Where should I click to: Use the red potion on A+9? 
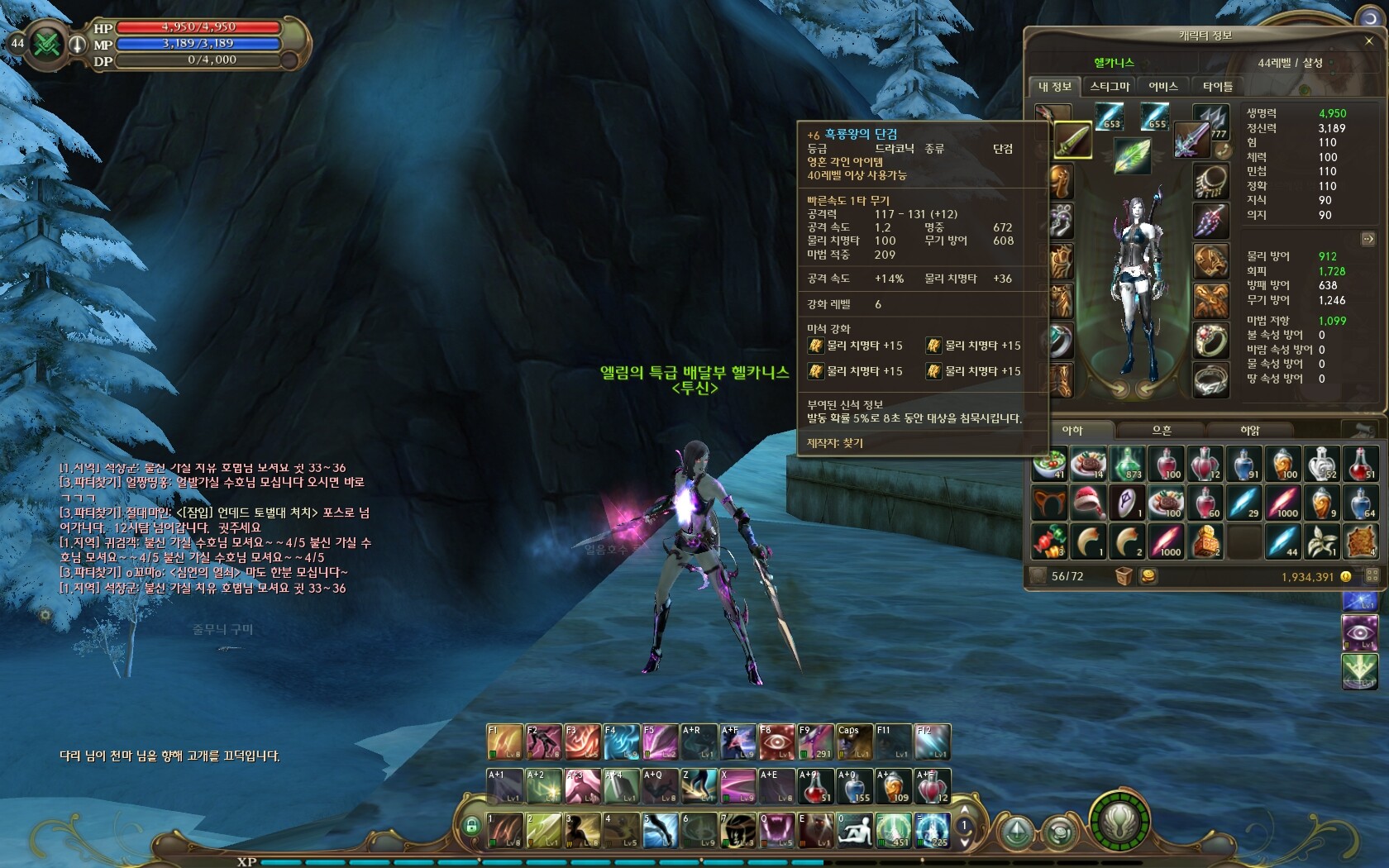815,786
